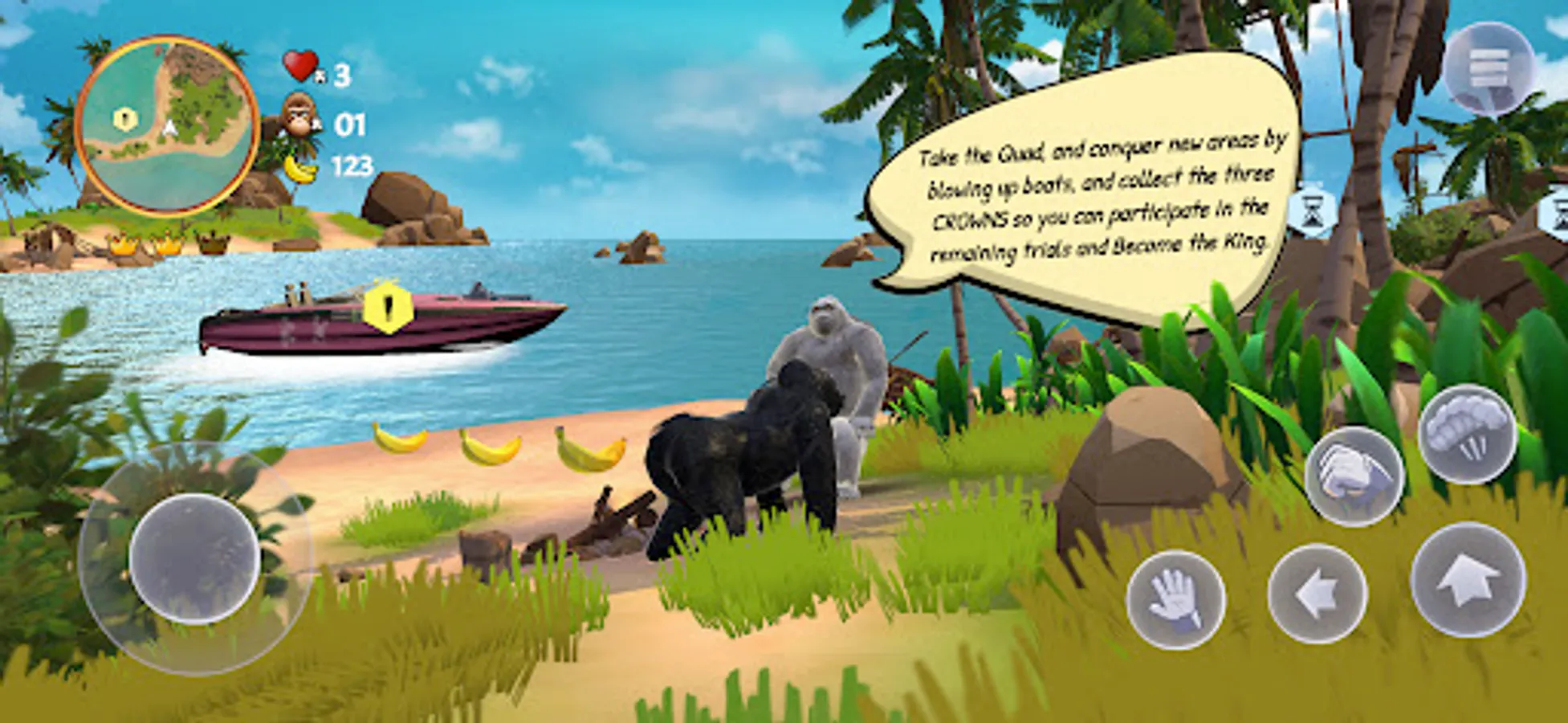Click the white player arrow on the minimap
1568x723 pixels.
169,126
